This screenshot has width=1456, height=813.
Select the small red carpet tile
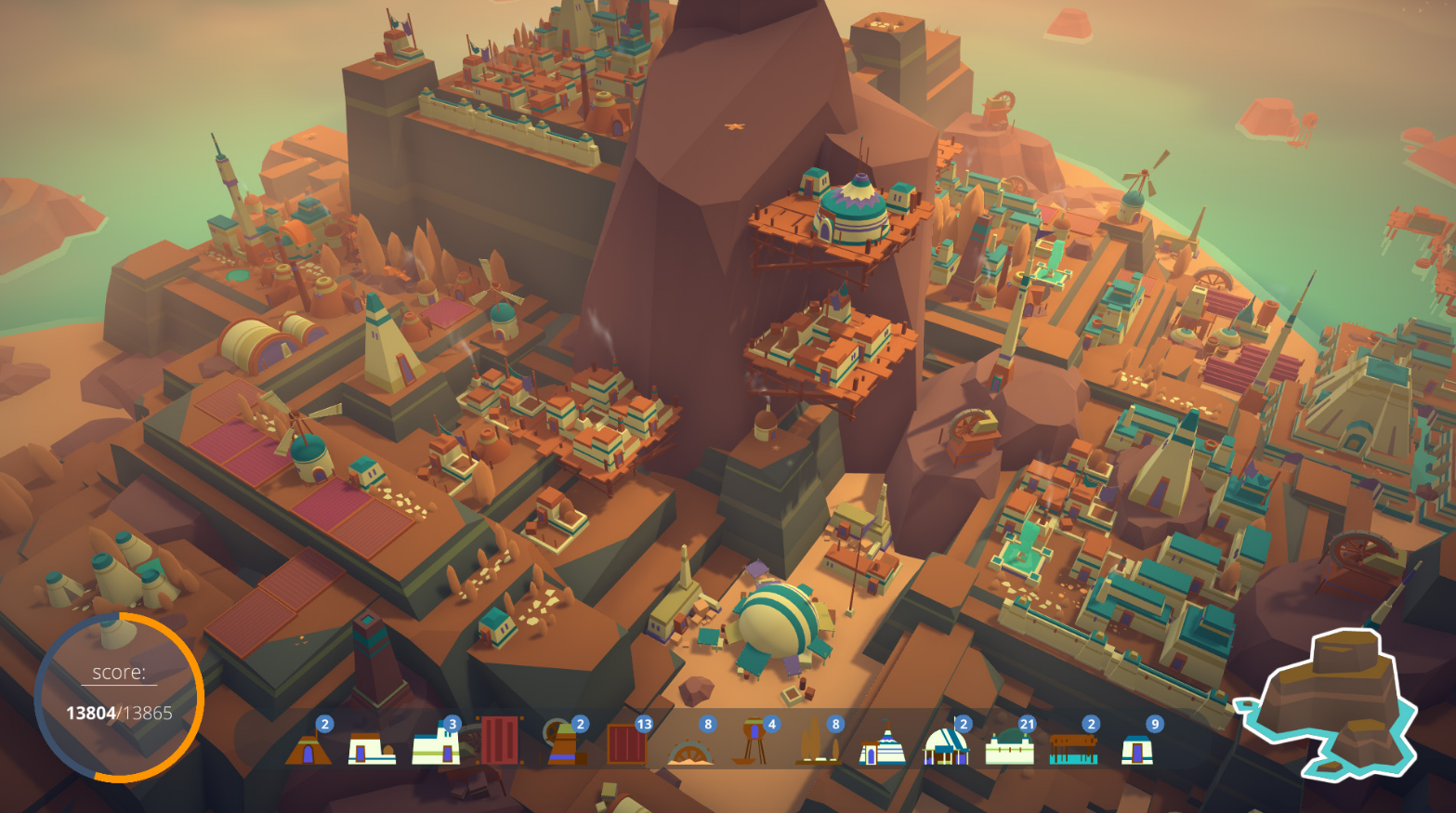click(626, 744)
